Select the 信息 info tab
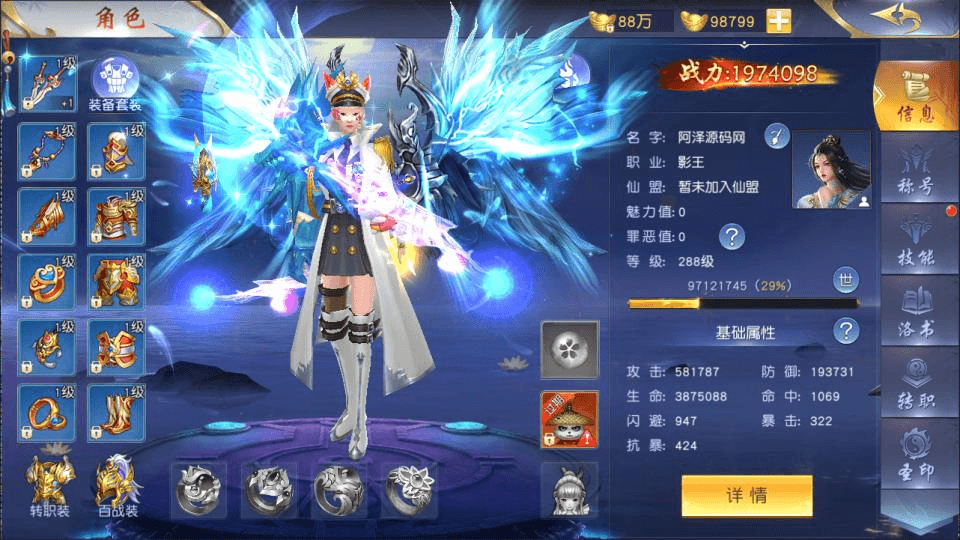 coord(916,96)
